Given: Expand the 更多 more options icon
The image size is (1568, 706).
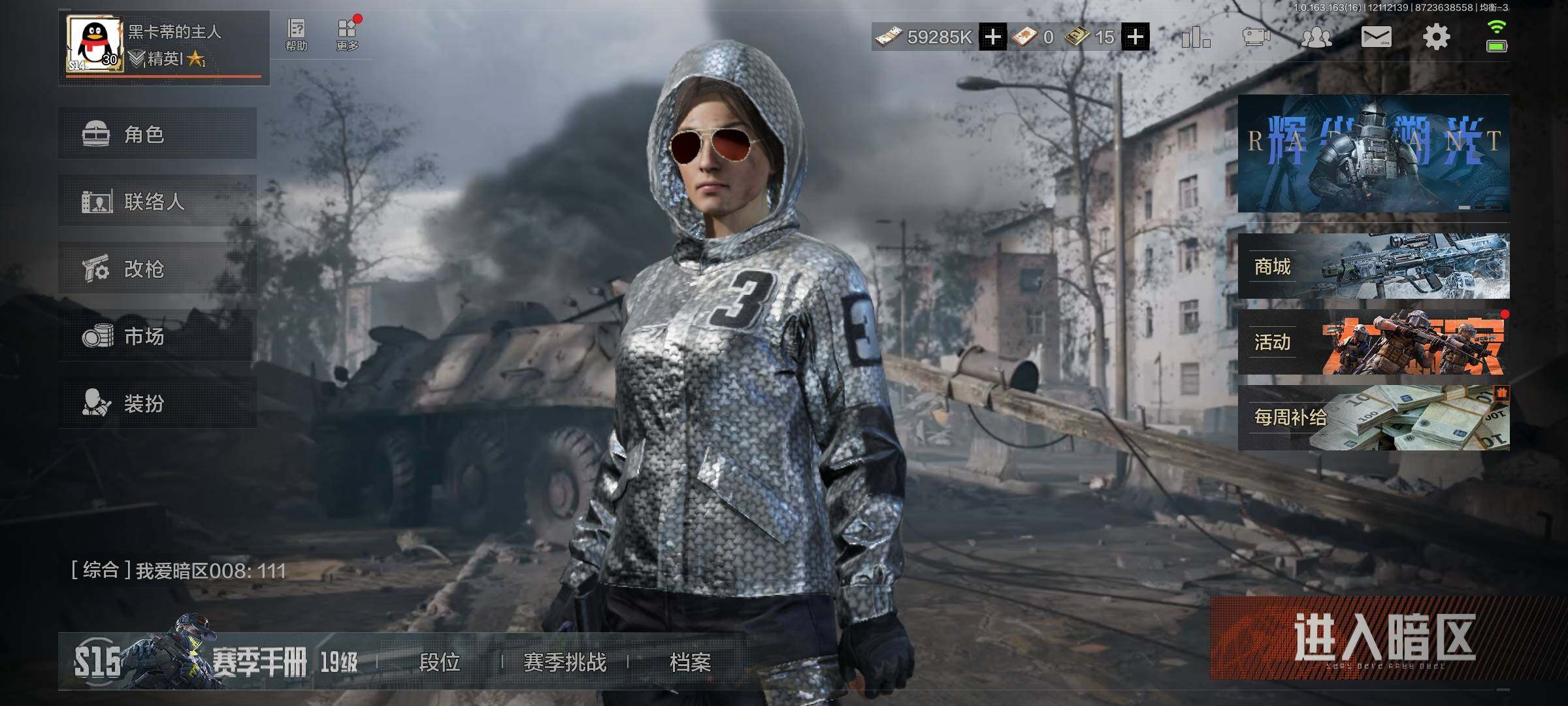Looking at the screenshot, I should 348,35.
